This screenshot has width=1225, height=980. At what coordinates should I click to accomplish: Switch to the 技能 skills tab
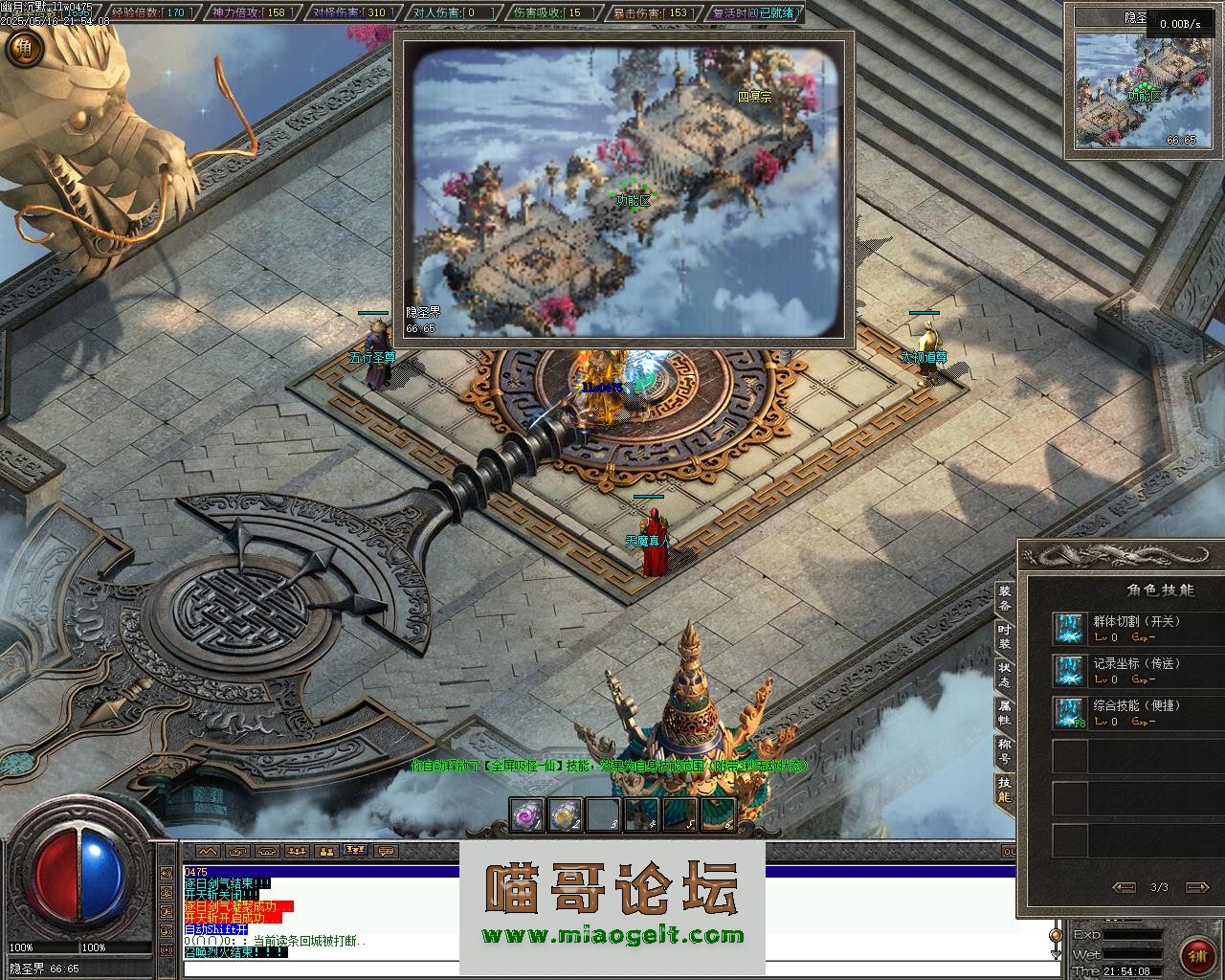pos(1004,790)
